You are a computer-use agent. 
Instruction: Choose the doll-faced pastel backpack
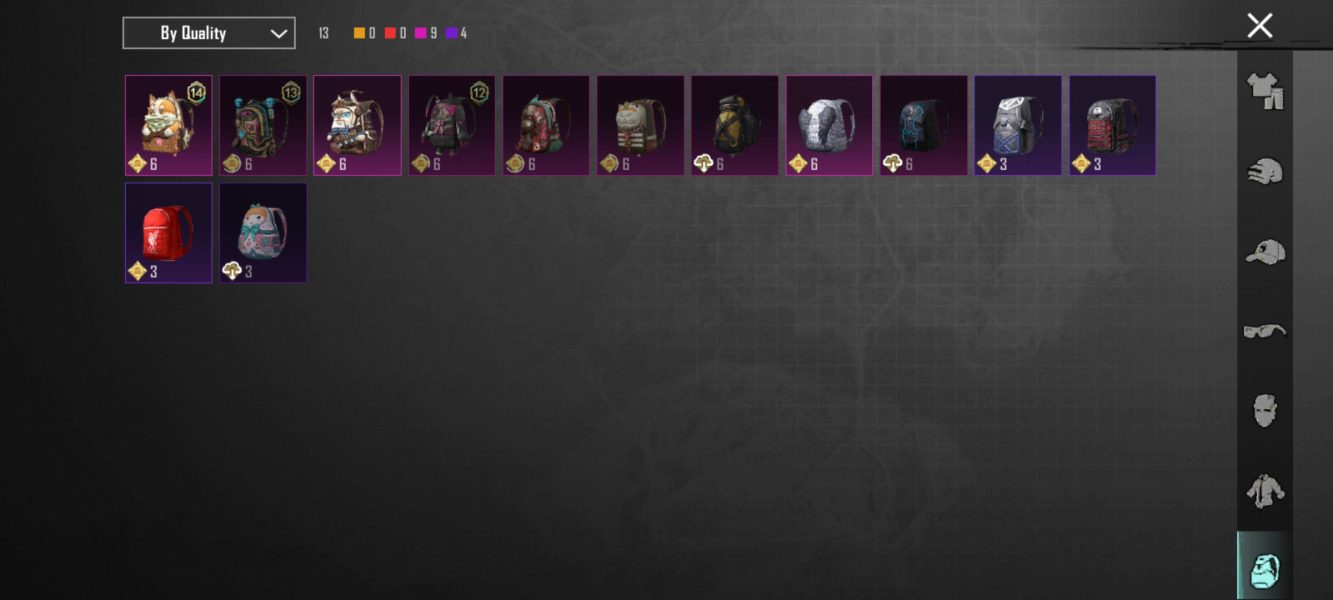coord(263,232)
